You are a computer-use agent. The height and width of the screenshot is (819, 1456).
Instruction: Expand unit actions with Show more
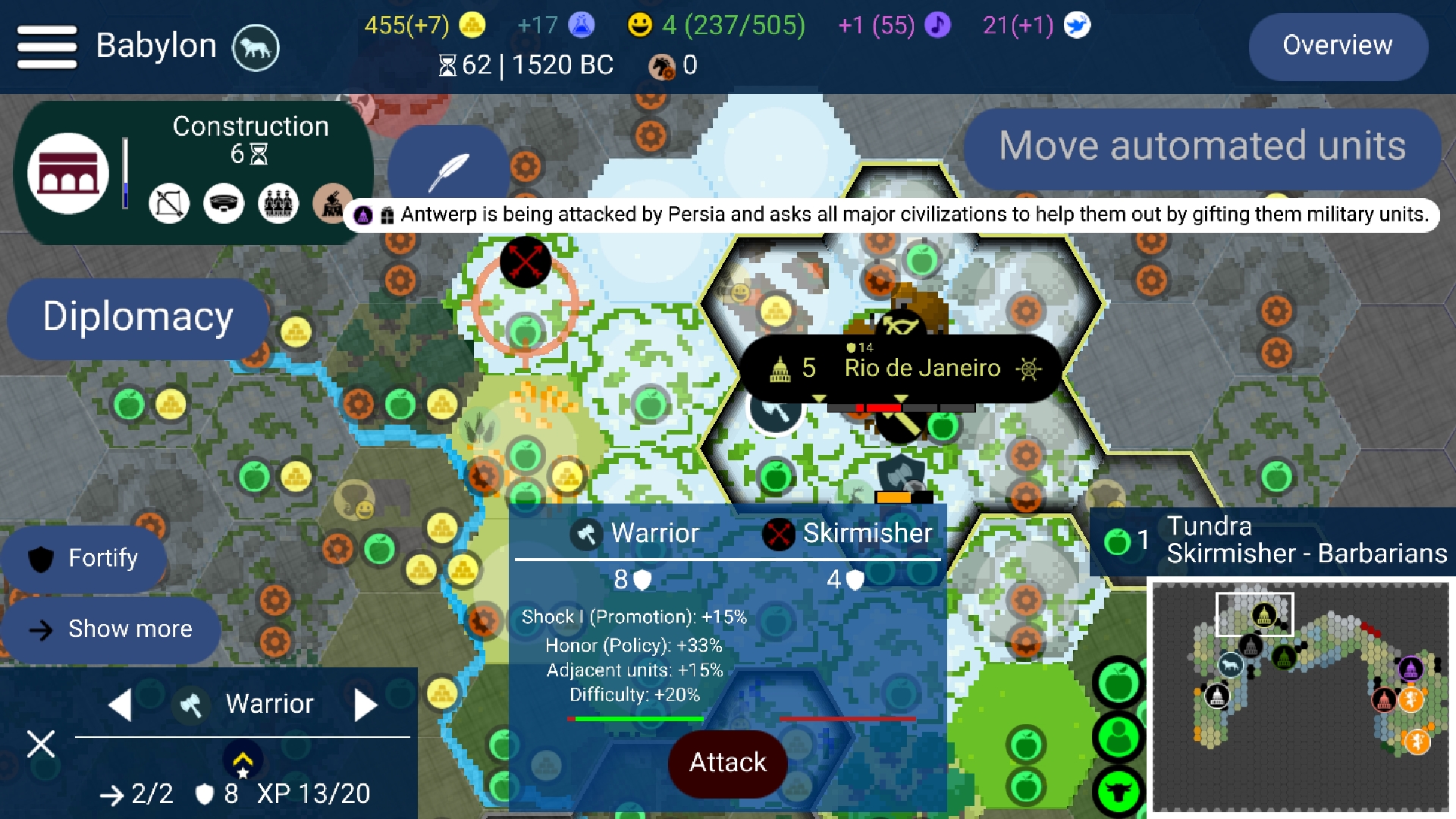111,629
